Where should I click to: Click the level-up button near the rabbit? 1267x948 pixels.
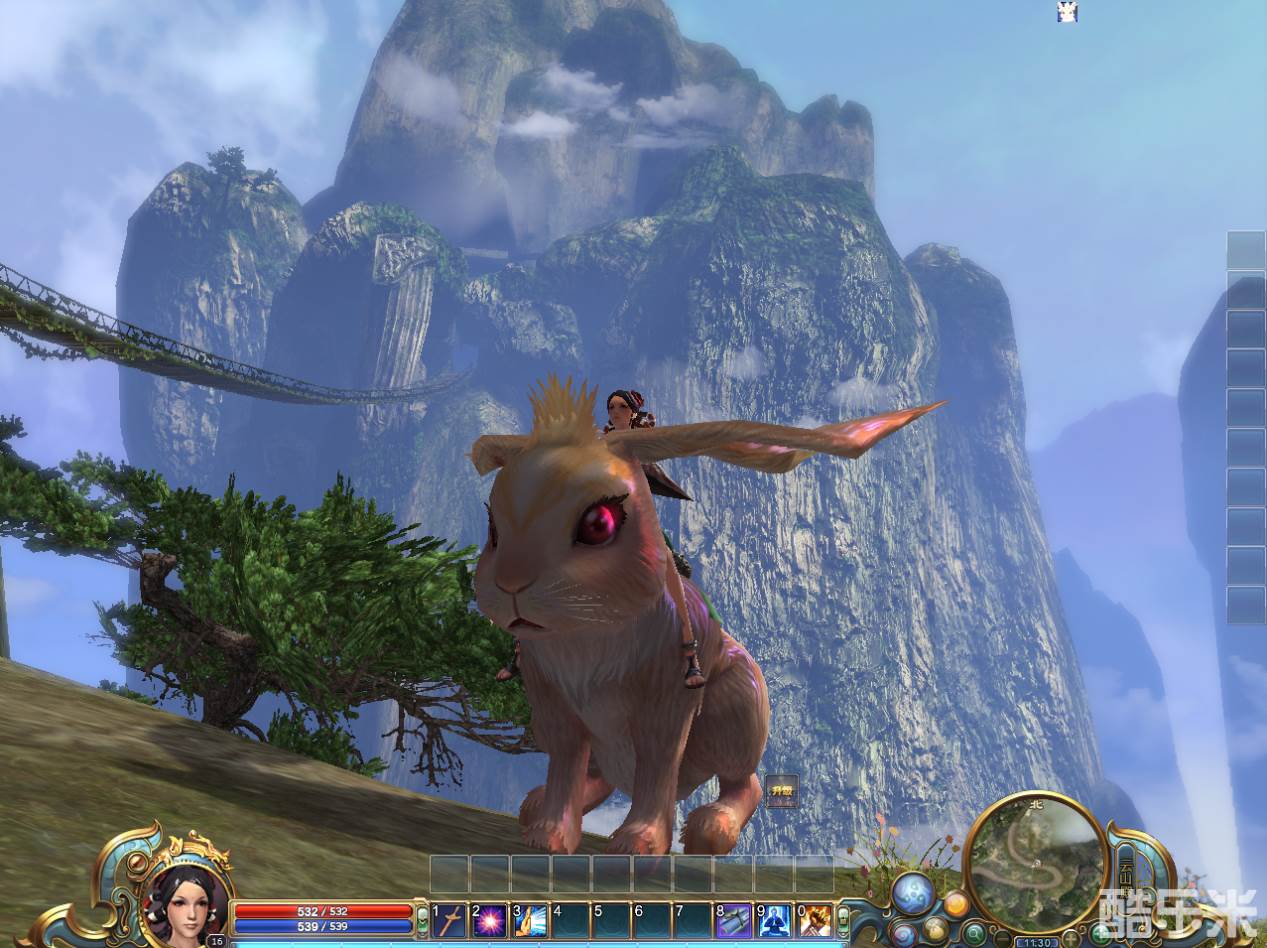781,791
